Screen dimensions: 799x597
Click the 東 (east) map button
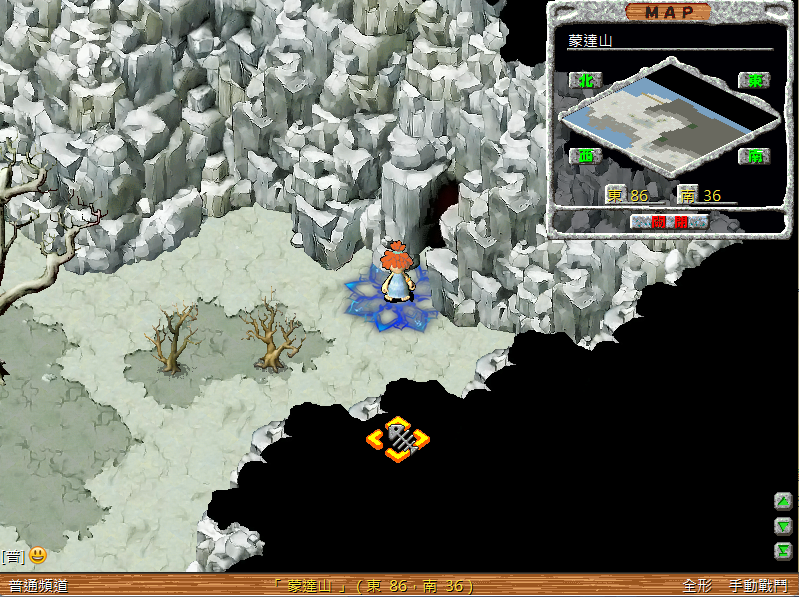(x=753, y=80)
